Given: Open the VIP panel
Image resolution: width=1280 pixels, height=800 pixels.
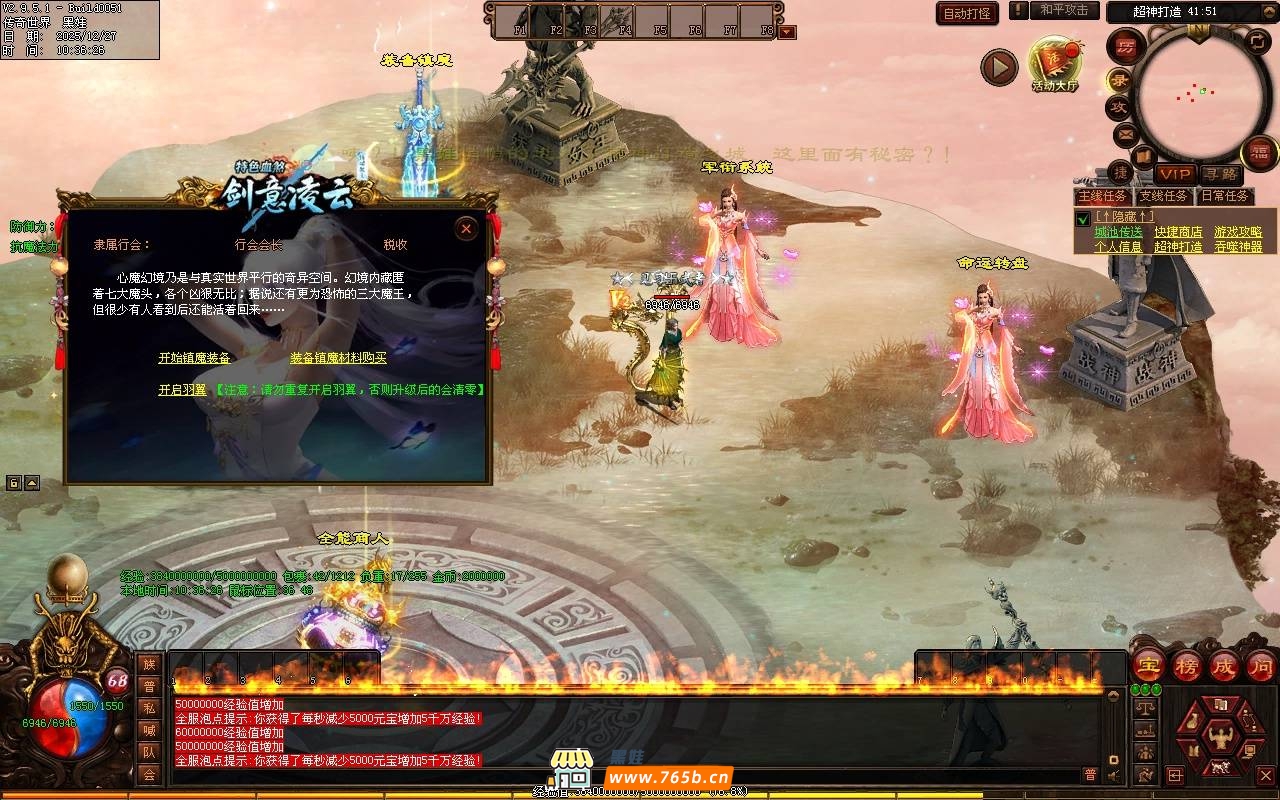Looking at the screenshot, I should (1176, 174).
